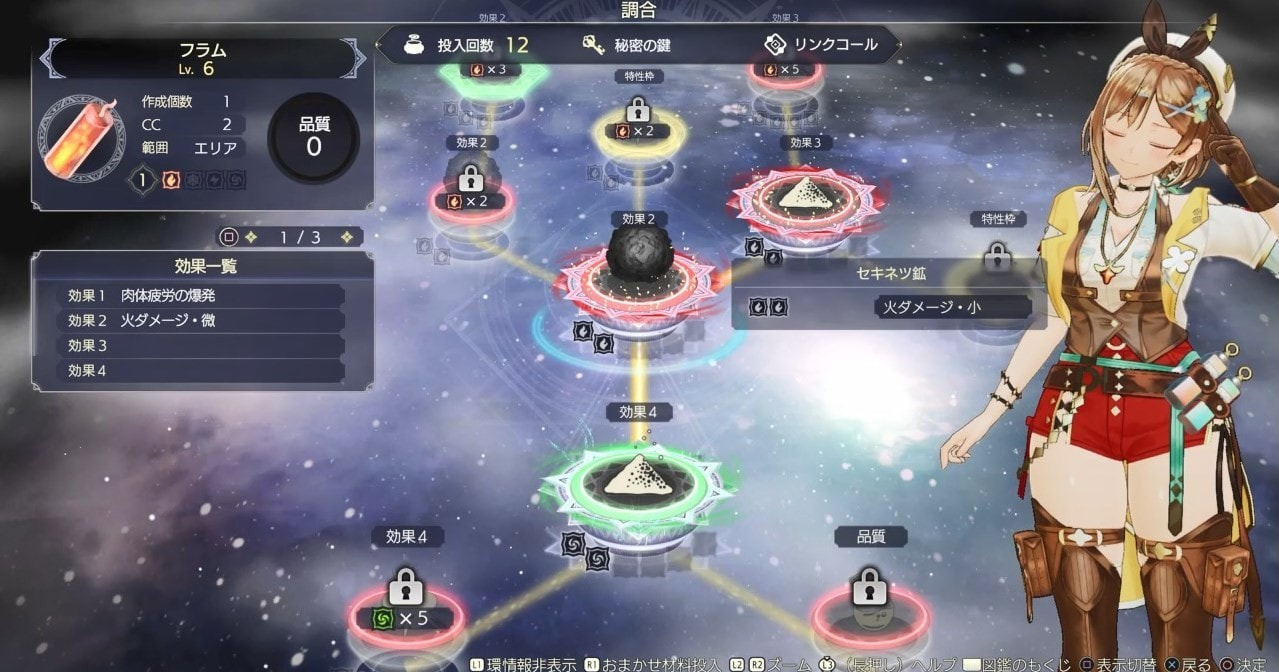Select the locked 品質 quality node
Image resolution: width=1279 pixels, height=672 pixels.
coord(867,604)
